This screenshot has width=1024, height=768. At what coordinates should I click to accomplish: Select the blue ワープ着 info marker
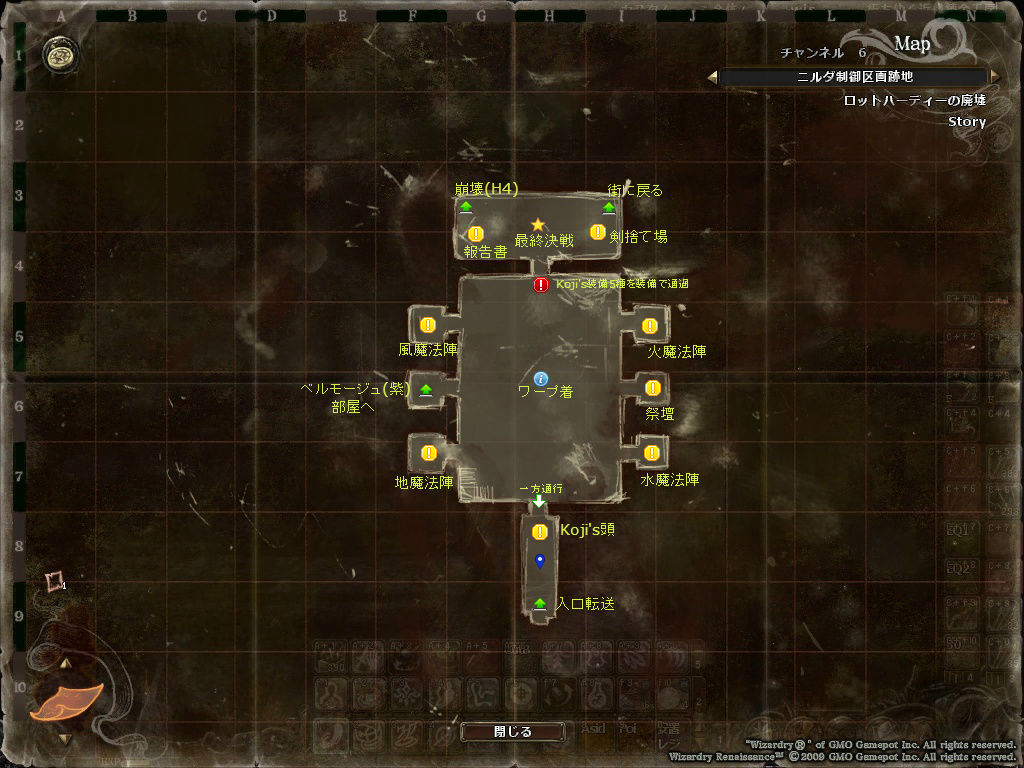(541, 379)
